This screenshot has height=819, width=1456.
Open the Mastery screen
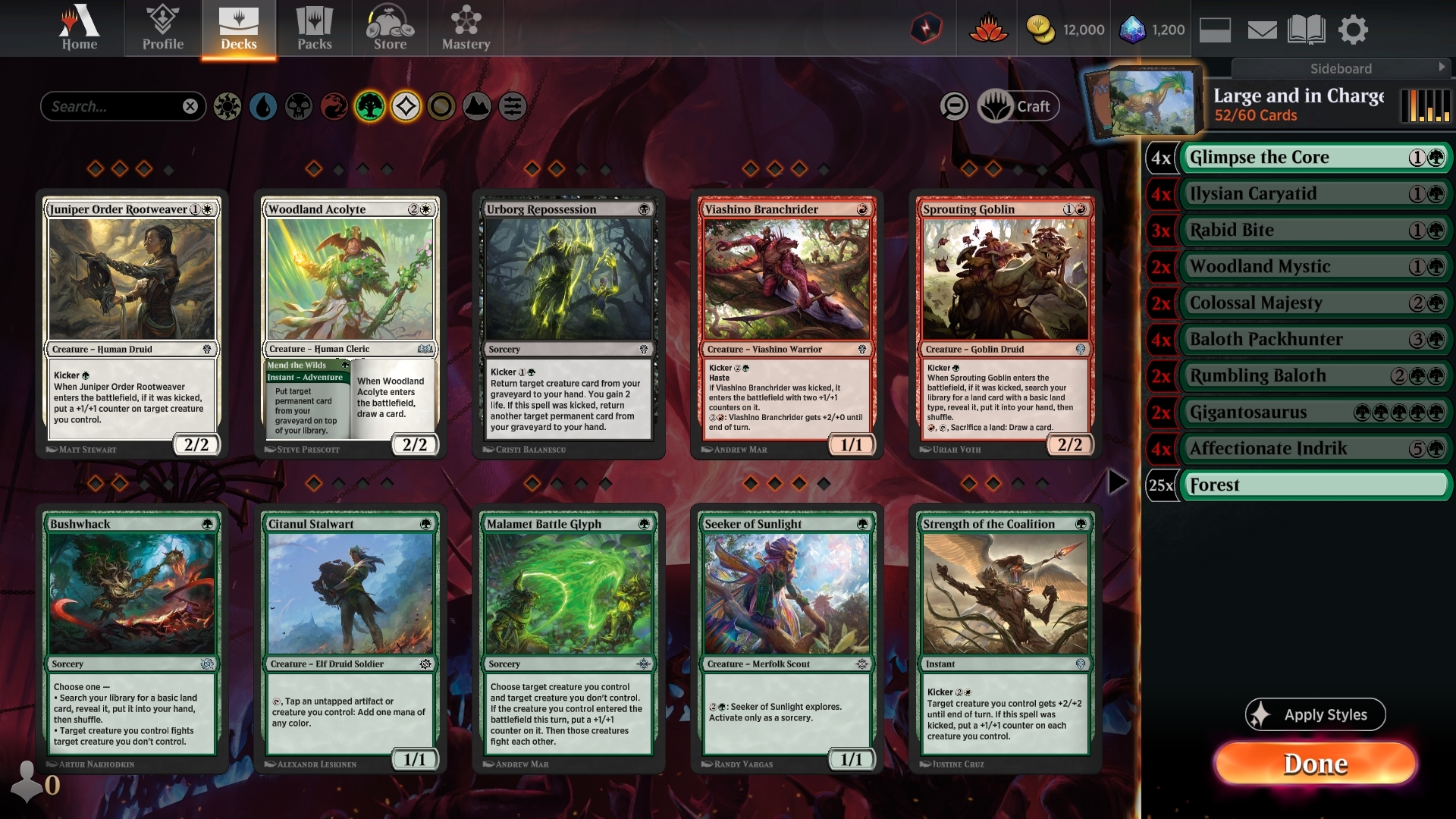465,28
